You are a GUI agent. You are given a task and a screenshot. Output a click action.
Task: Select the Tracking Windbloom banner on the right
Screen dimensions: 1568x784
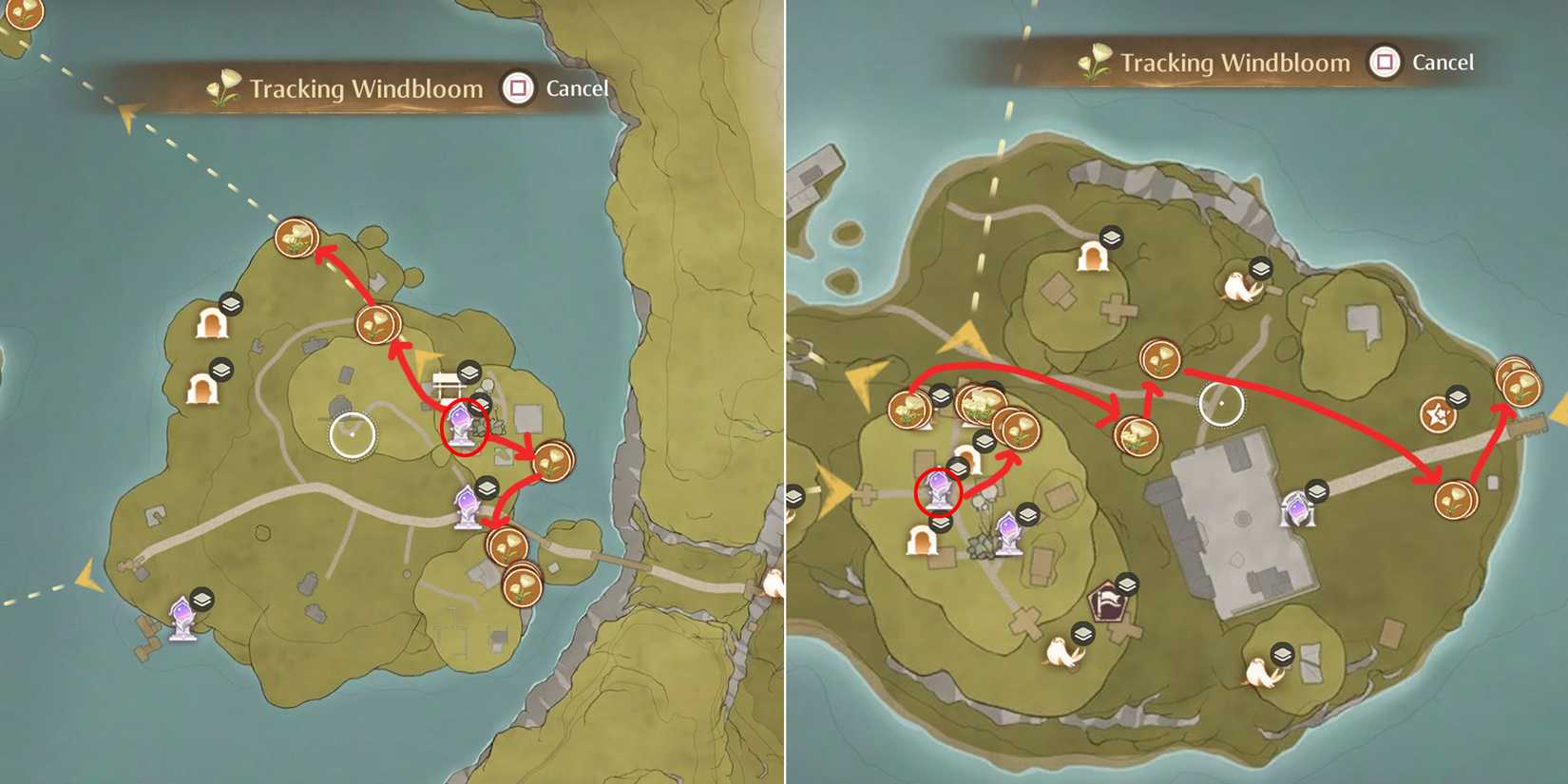1235,63
